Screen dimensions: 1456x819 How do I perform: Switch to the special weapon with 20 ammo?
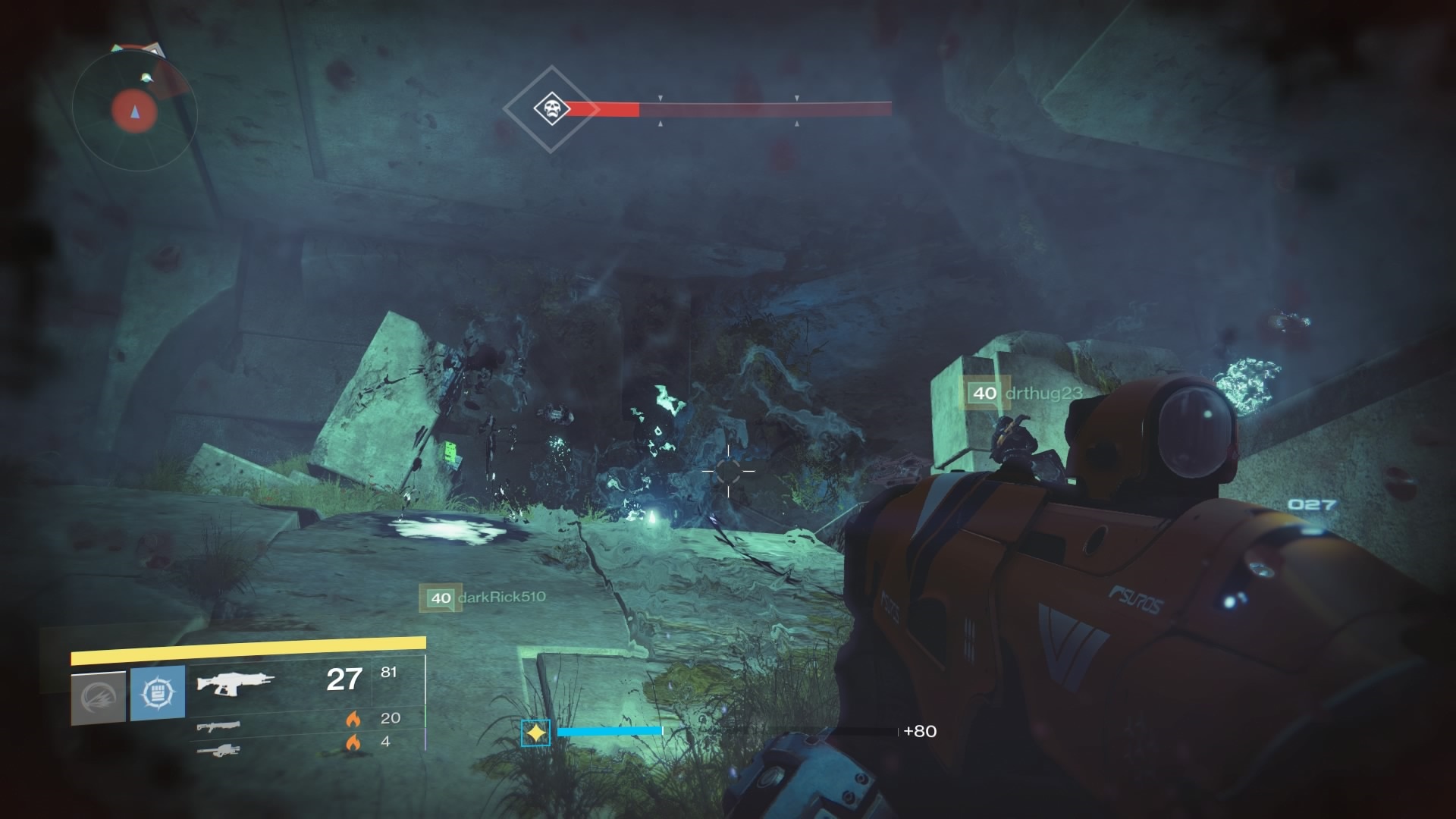pos(218,727)
